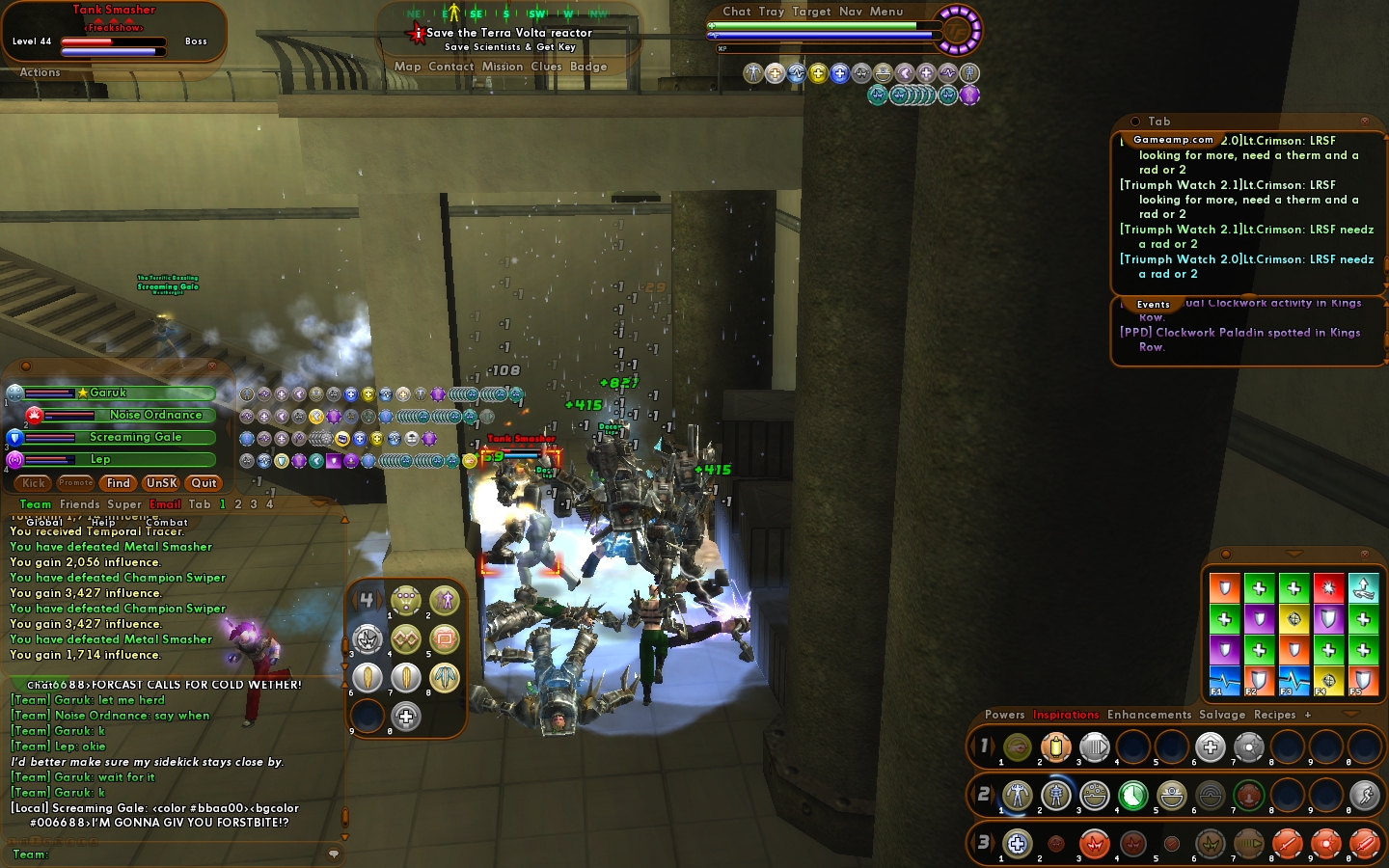Open the Clues panel
The width and height of the screenshot is (1389, 868).
tap(546, 67)
